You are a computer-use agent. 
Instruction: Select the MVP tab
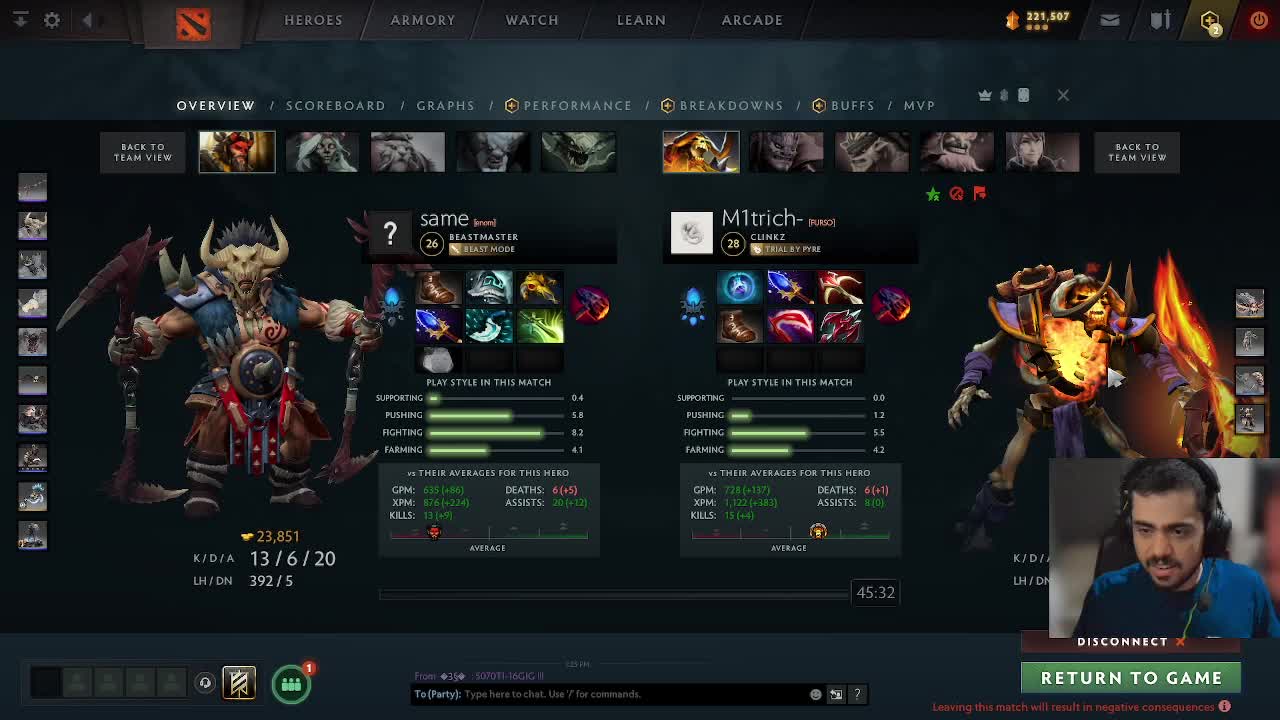click(919, 105)
